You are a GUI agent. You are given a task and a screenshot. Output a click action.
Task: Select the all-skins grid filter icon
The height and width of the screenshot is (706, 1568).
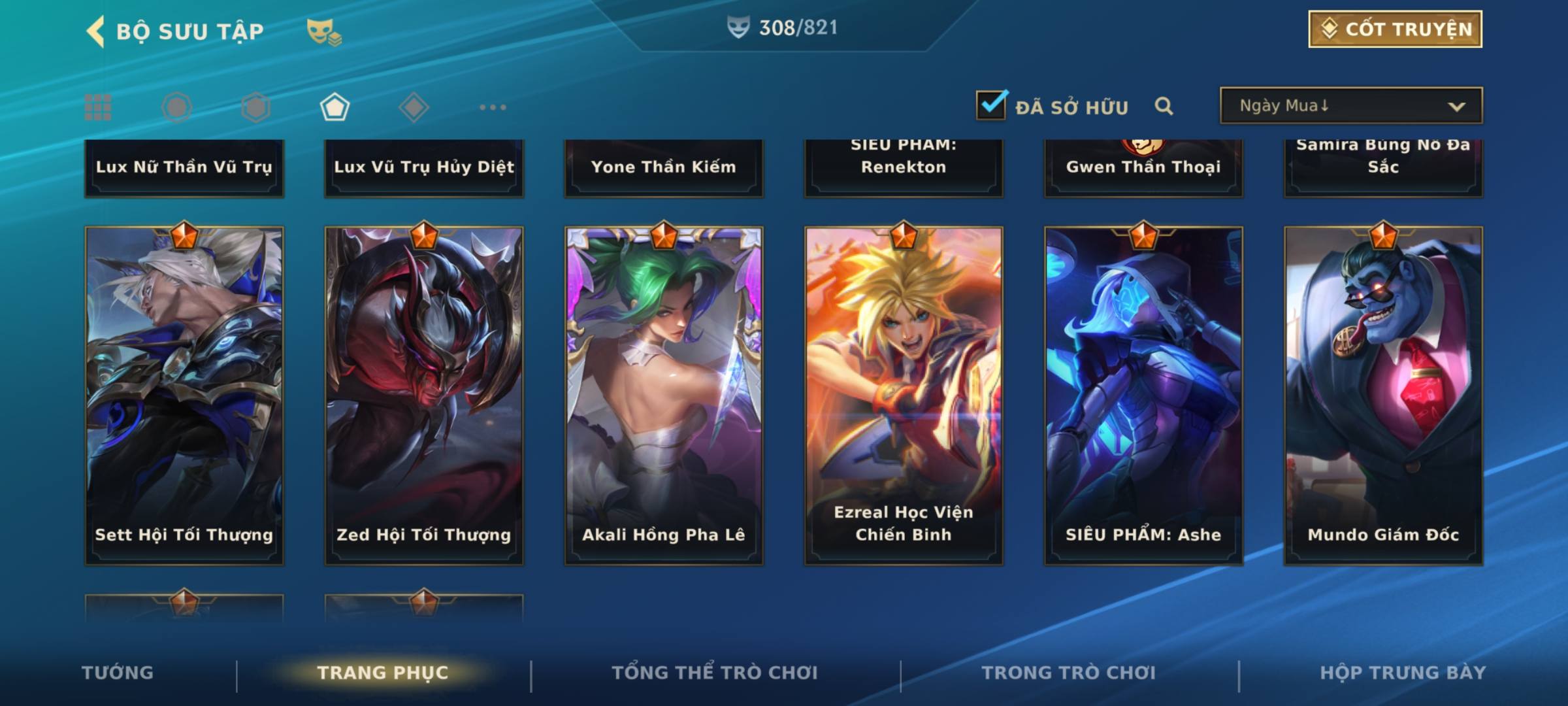(98, 107)
